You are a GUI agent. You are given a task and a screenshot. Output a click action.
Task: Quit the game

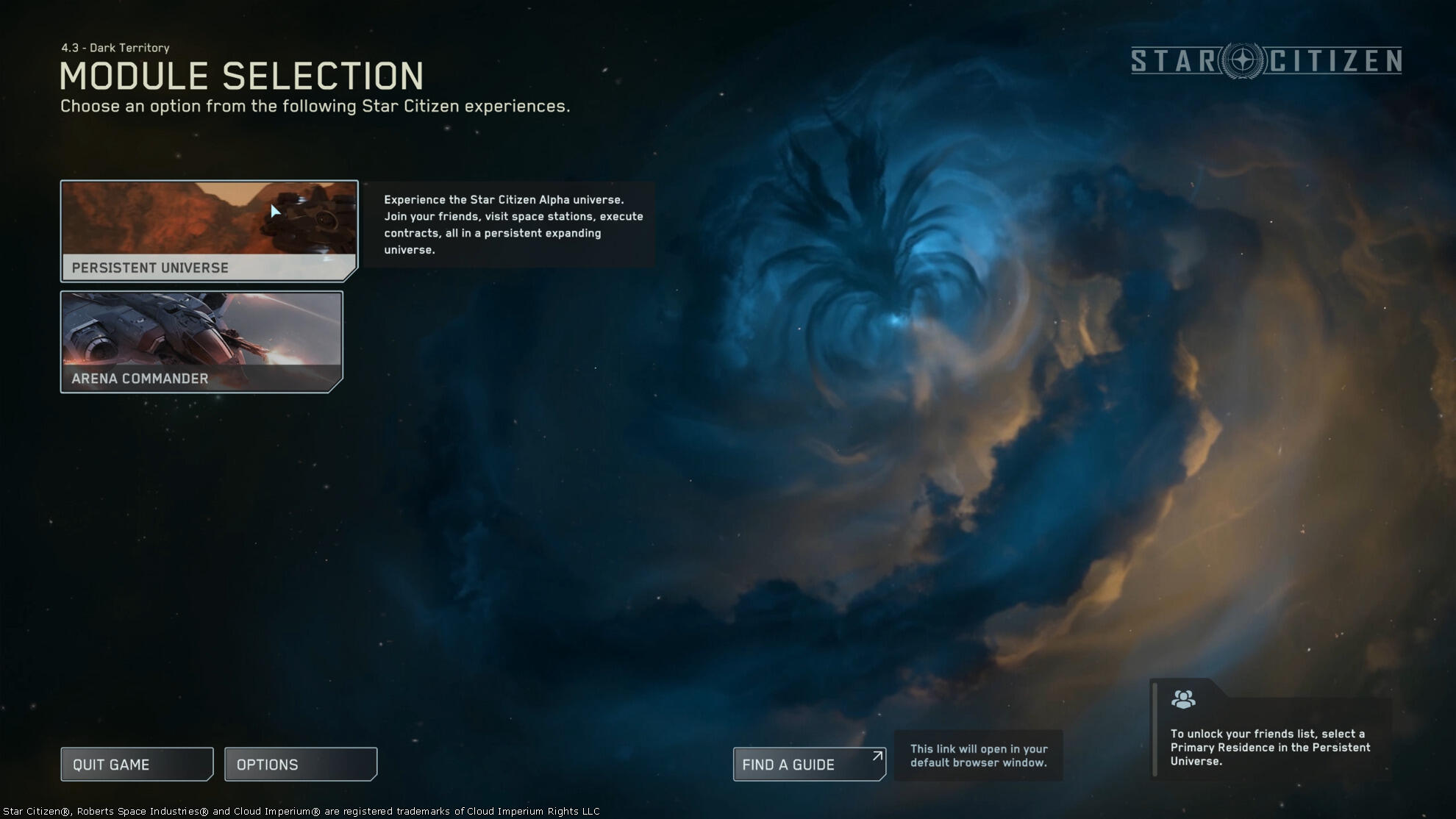137,765
